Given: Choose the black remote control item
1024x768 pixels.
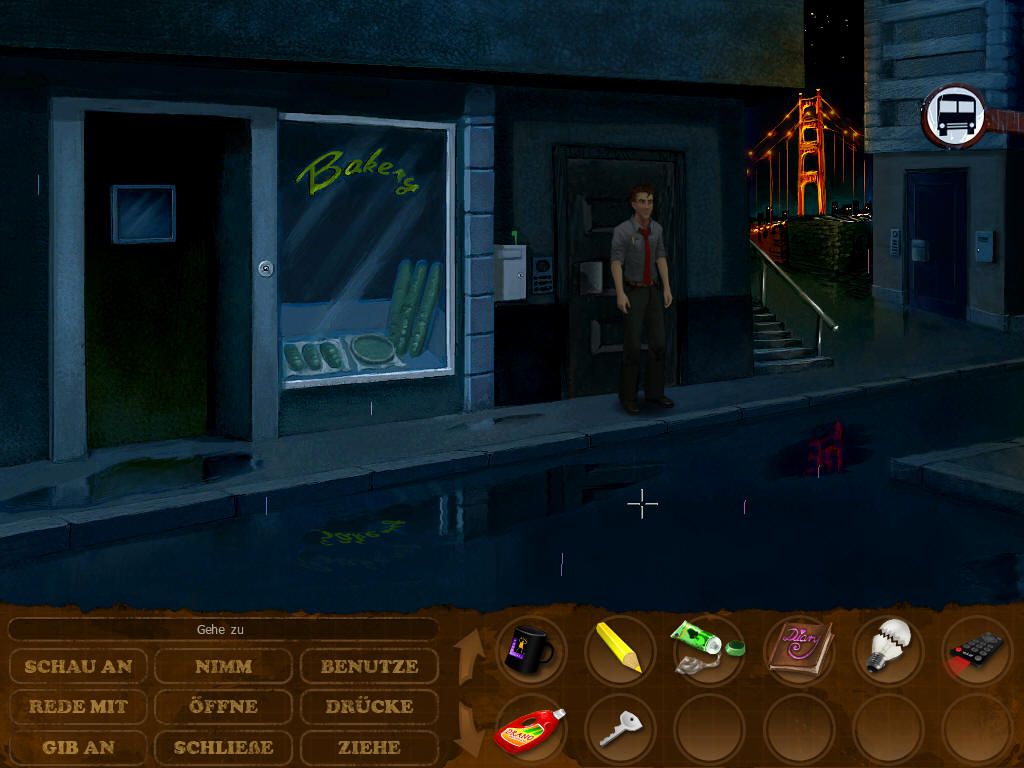Looking at the screenshot, I should click(x=975, y=652).
